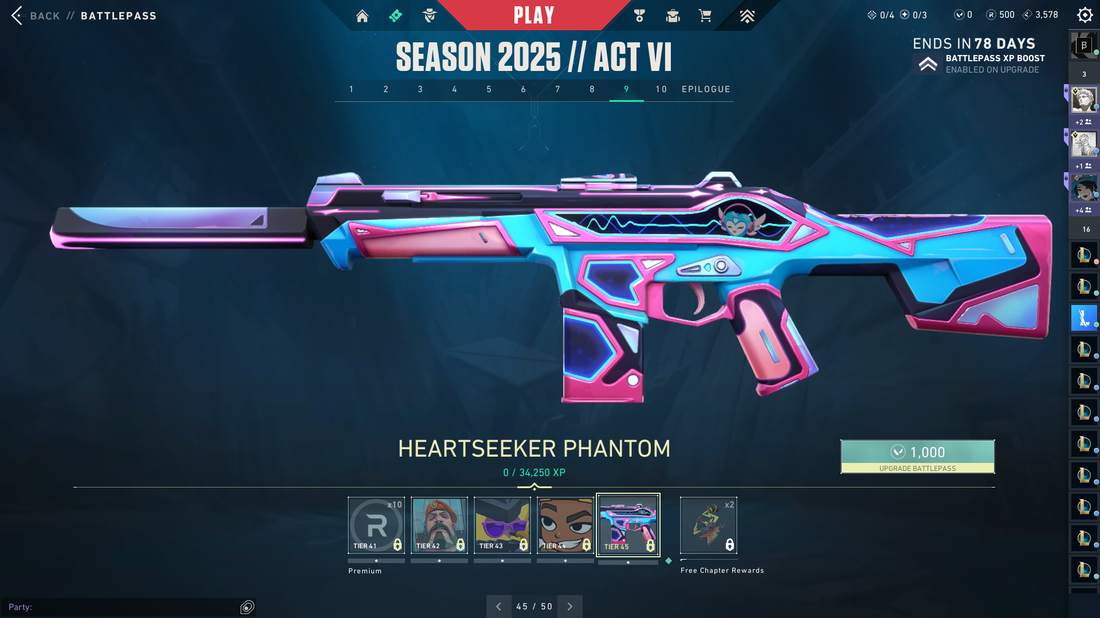This screenshot has height=618, width=1100.
Task: Select chapter 10 tab
Action: click(x=661, y=90)
